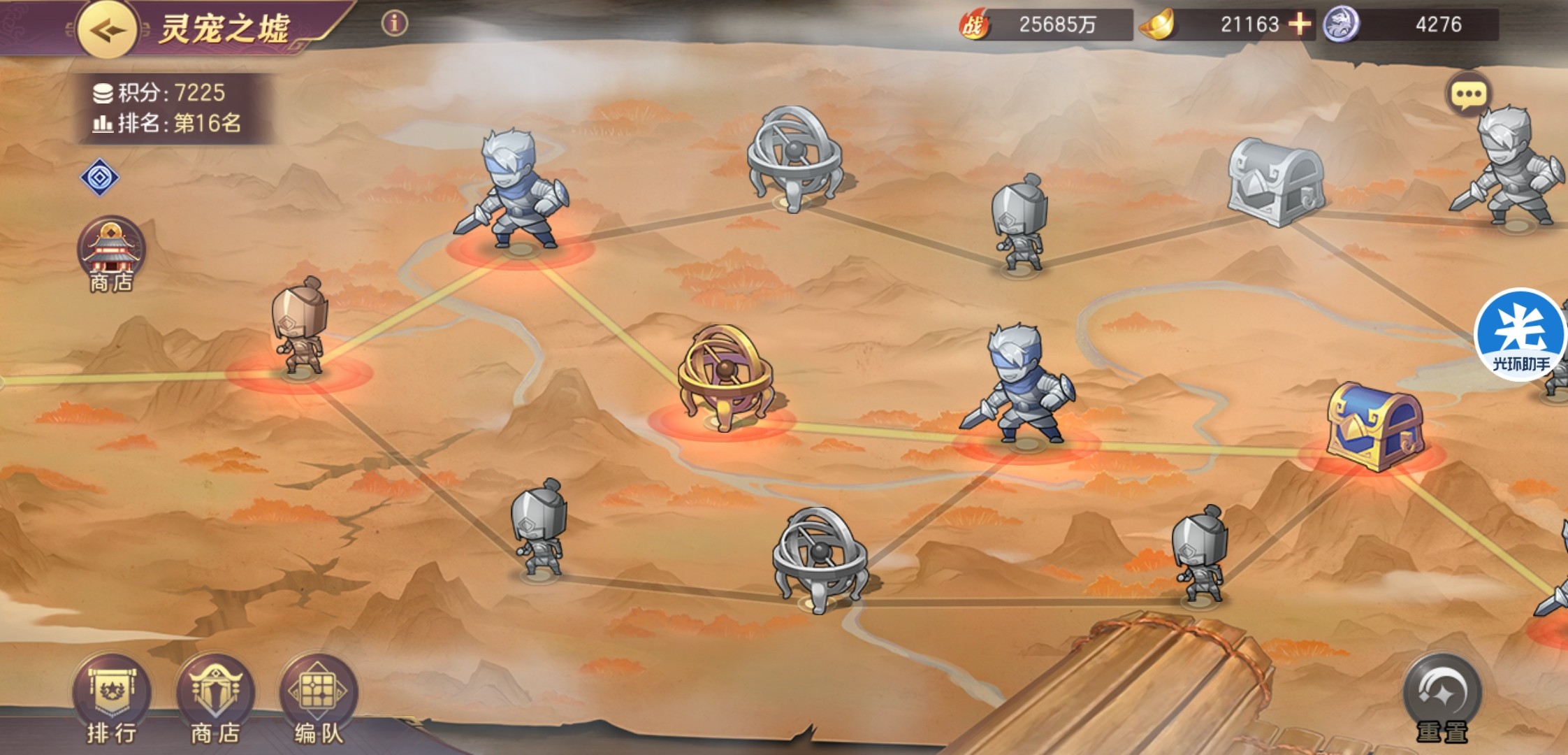Screen dimensions: 1568x755
Task: Add more gold ingots with the plus button
Action: click(1299, 24)
